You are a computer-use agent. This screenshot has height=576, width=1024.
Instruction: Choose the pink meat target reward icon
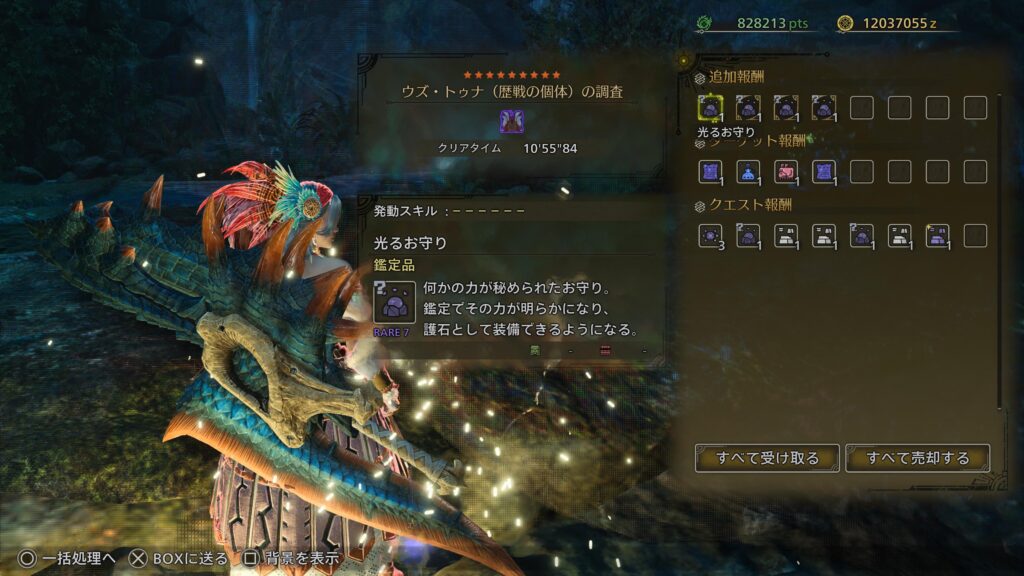786,172
